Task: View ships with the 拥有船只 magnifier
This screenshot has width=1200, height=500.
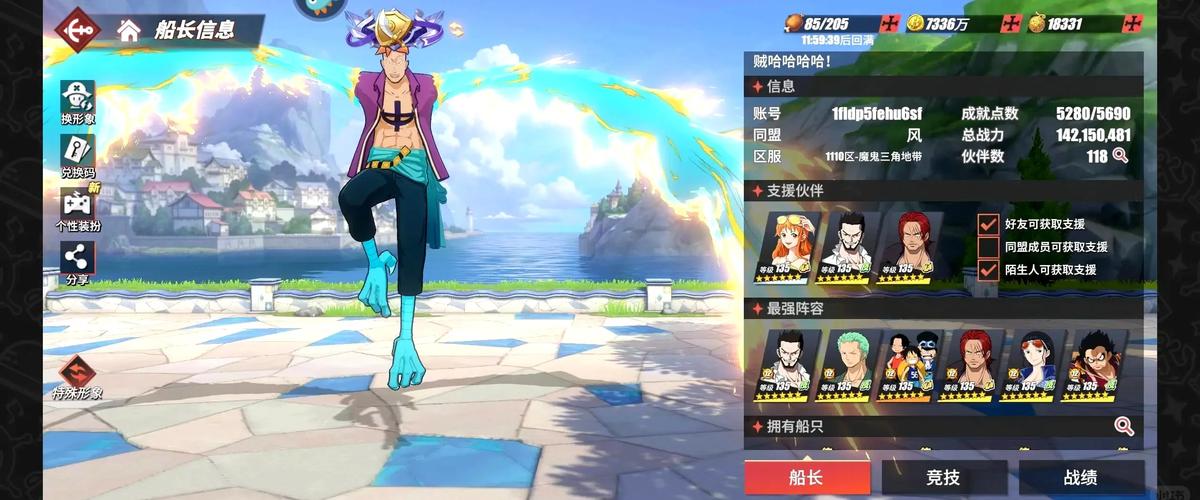Action: point(1124,427)
